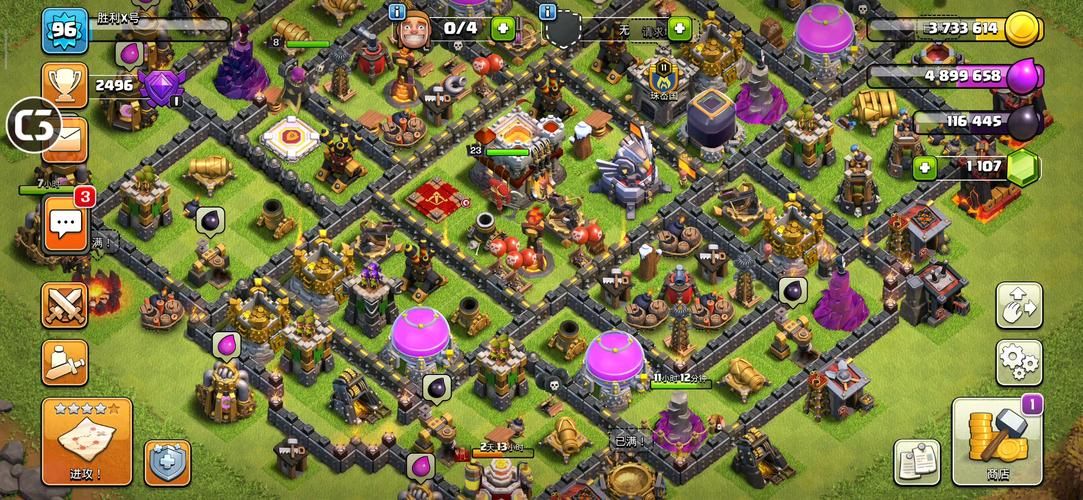1083x500 pixels.
Task: Buy gems with the green plus button
Action: coord(925,167)
